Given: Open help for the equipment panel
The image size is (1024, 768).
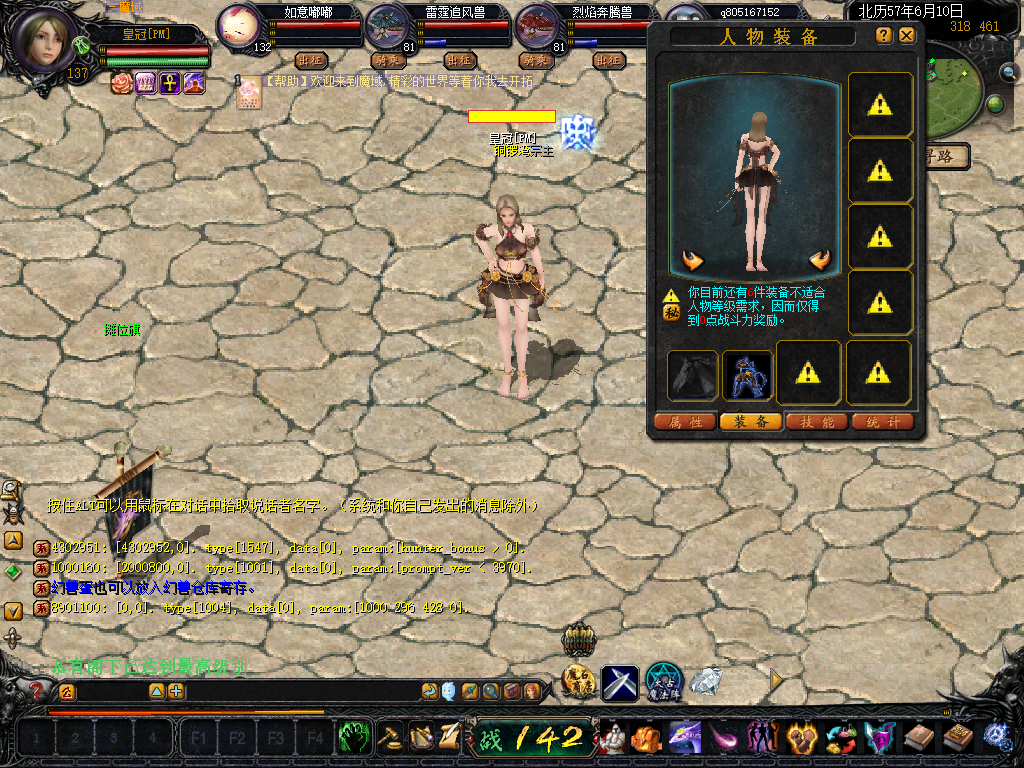Looking at the screenshot, I should click(884, 35).
